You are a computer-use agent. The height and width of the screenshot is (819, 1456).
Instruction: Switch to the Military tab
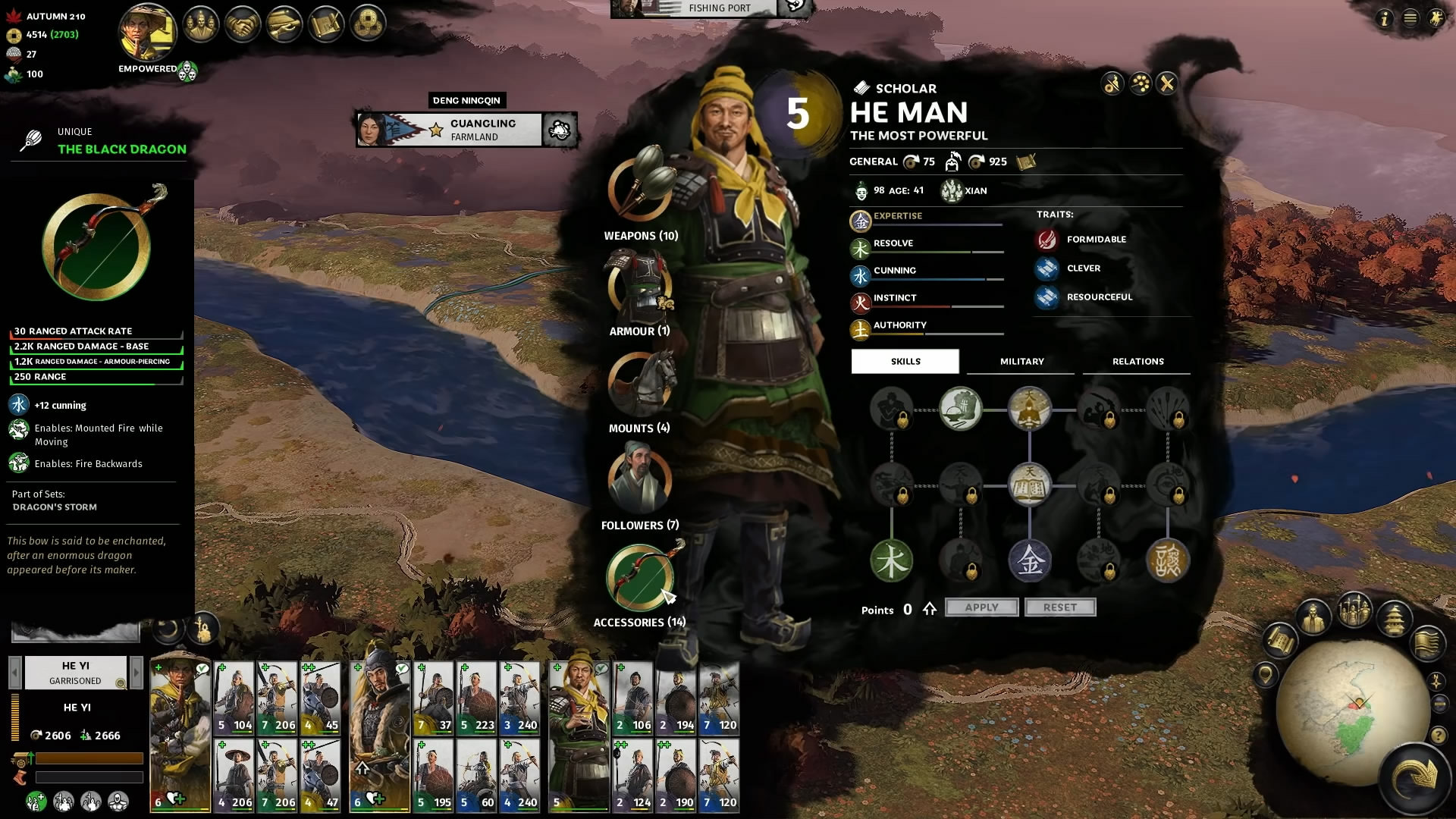pyautogui.click(x=1021, y=362)
